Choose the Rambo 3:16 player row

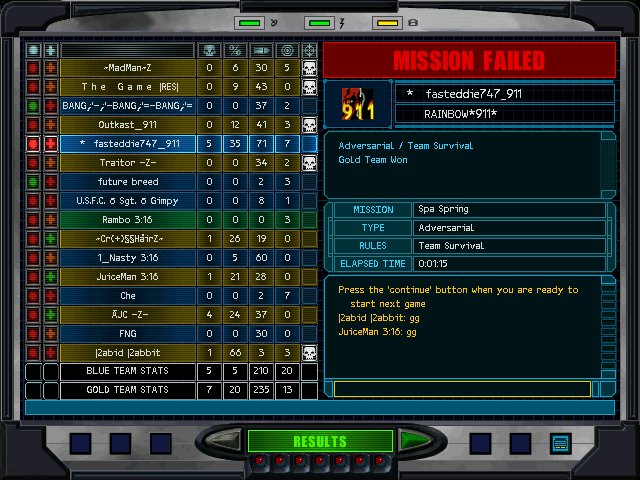(x=127, y=220)
